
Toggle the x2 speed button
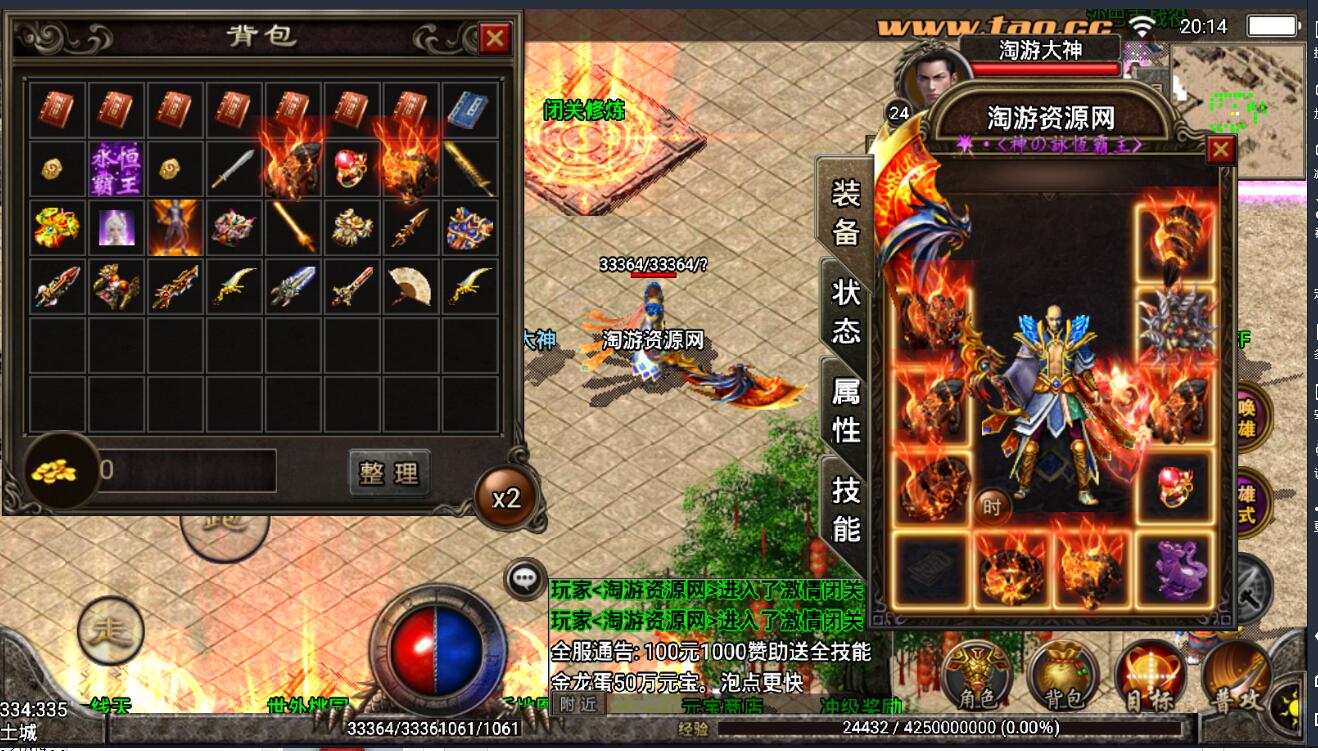[506, 497]
